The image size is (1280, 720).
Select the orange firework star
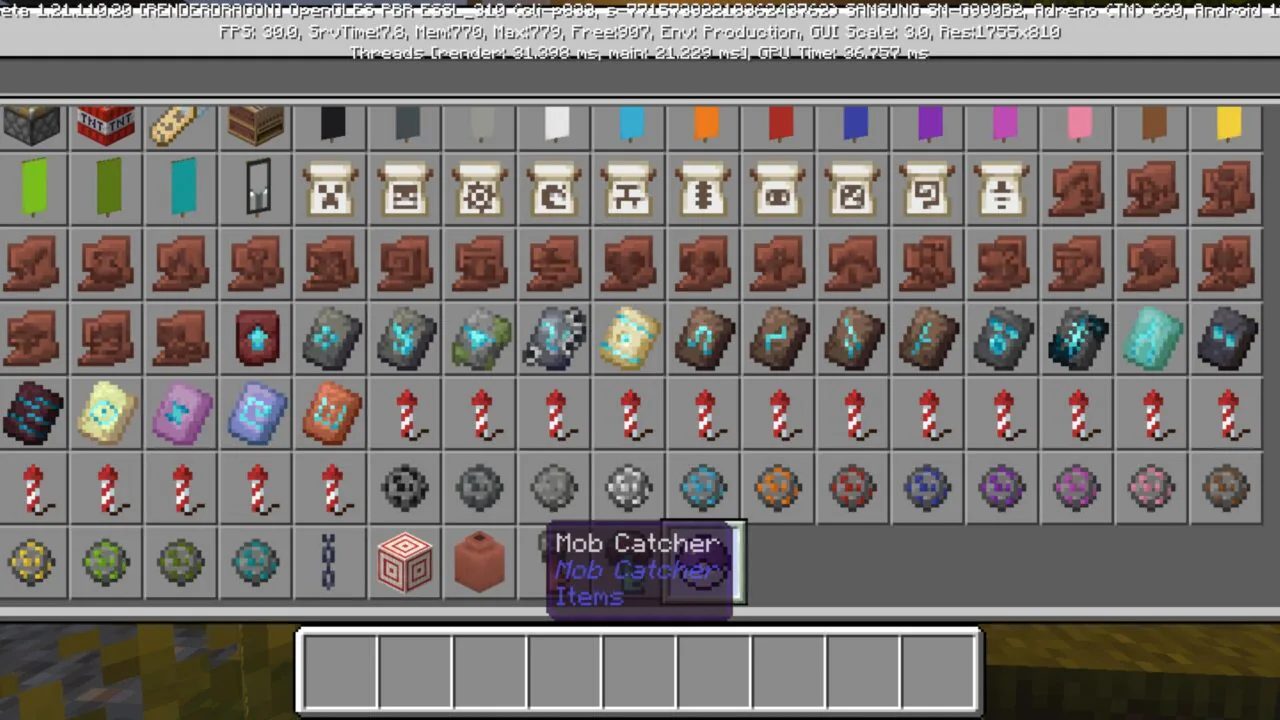(x=778, y=487)
